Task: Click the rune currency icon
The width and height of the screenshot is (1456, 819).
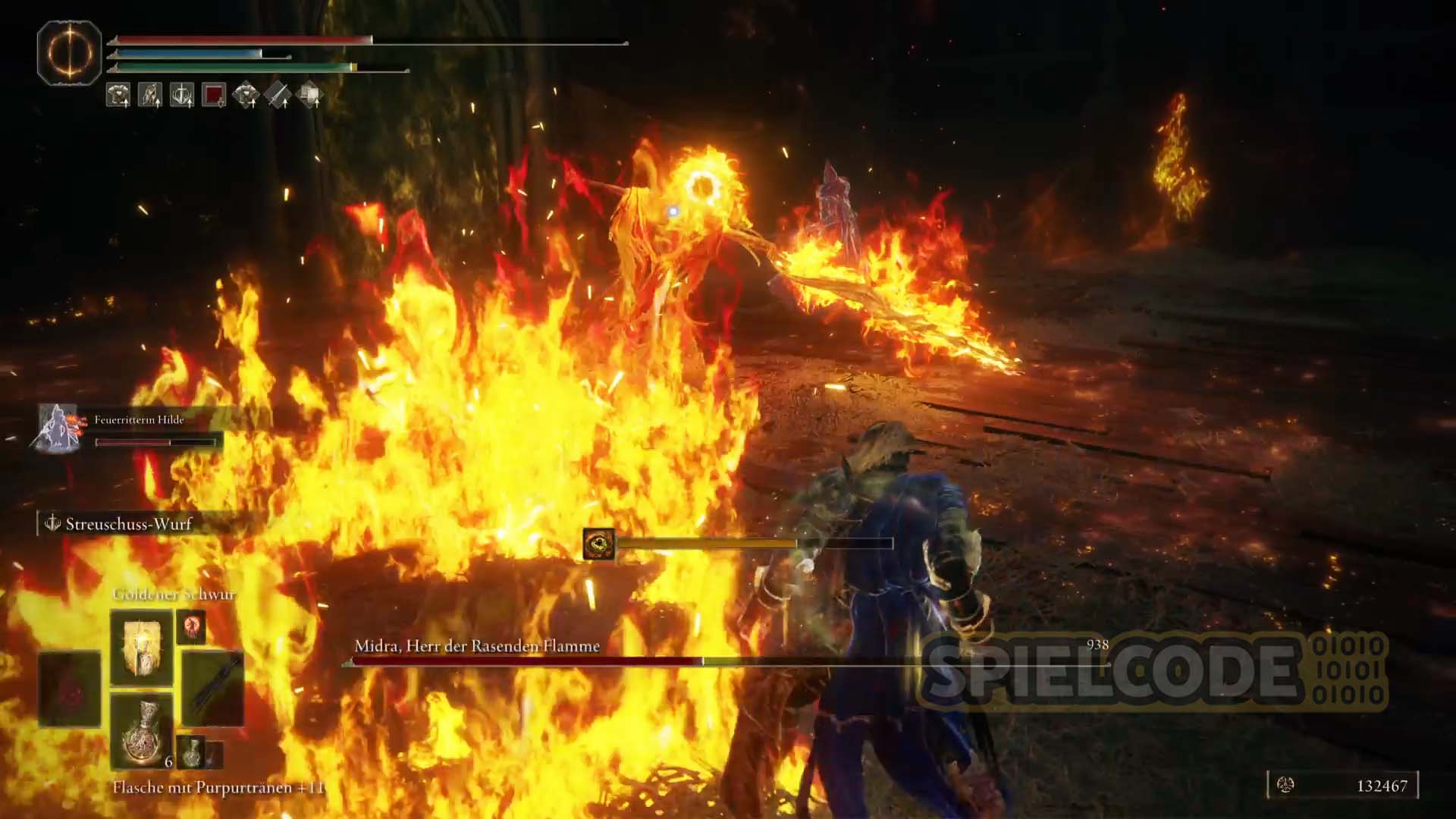Action: 1285,786
